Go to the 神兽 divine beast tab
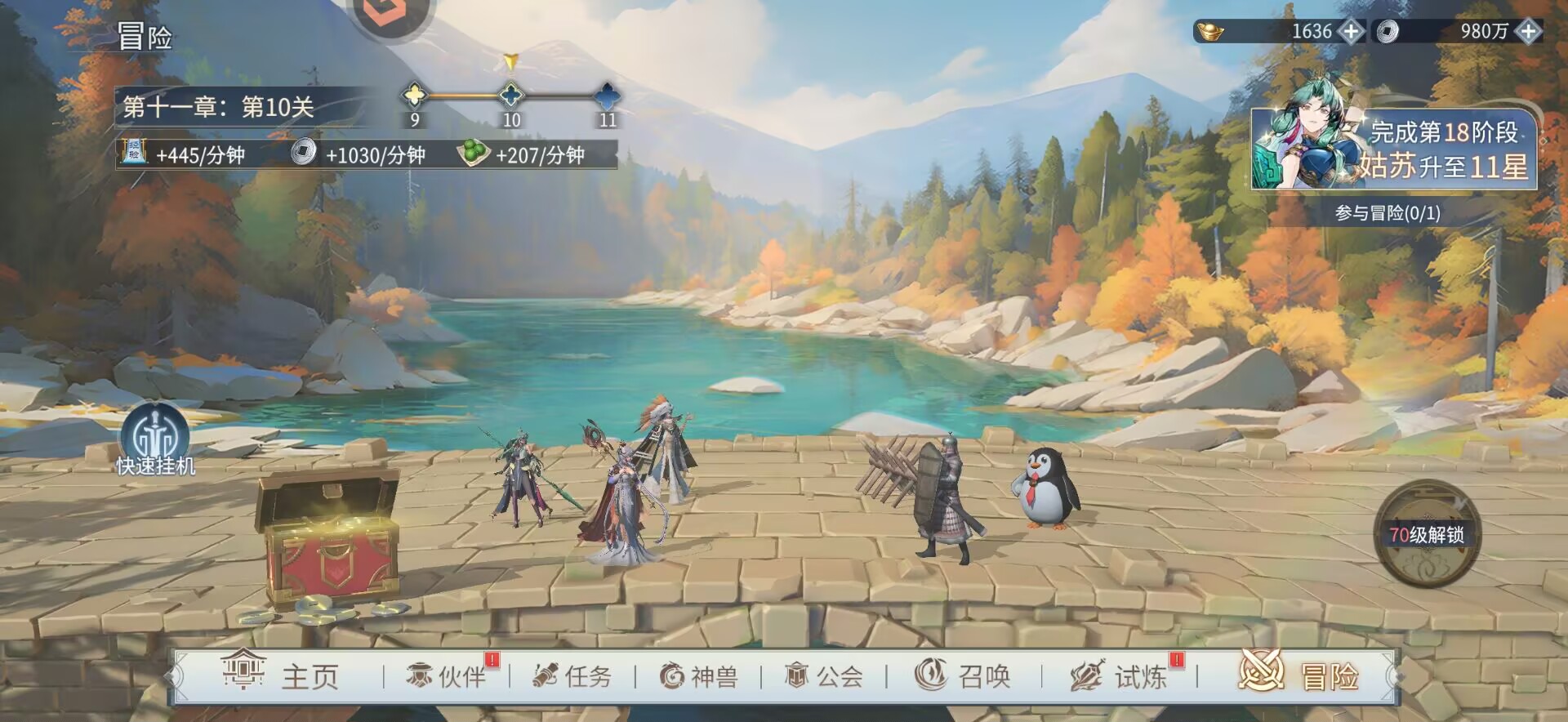 698,676
